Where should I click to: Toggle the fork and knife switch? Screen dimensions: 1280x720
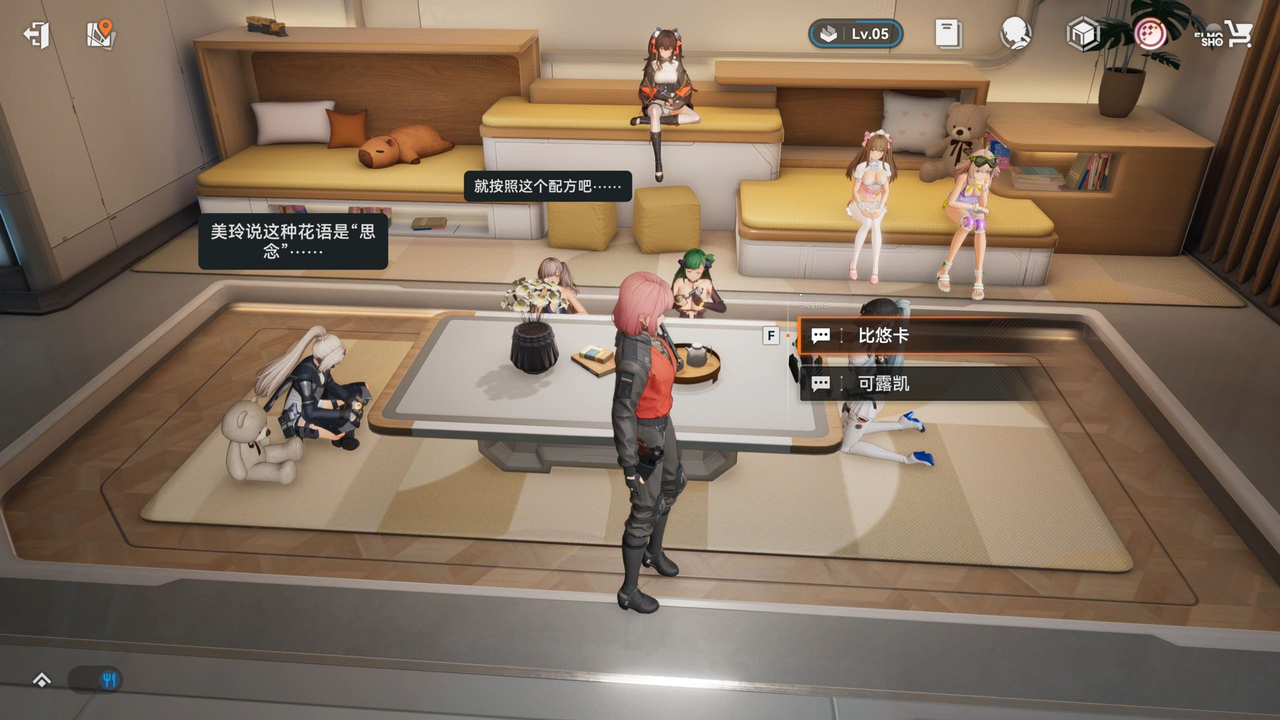[x=96, y=680]
